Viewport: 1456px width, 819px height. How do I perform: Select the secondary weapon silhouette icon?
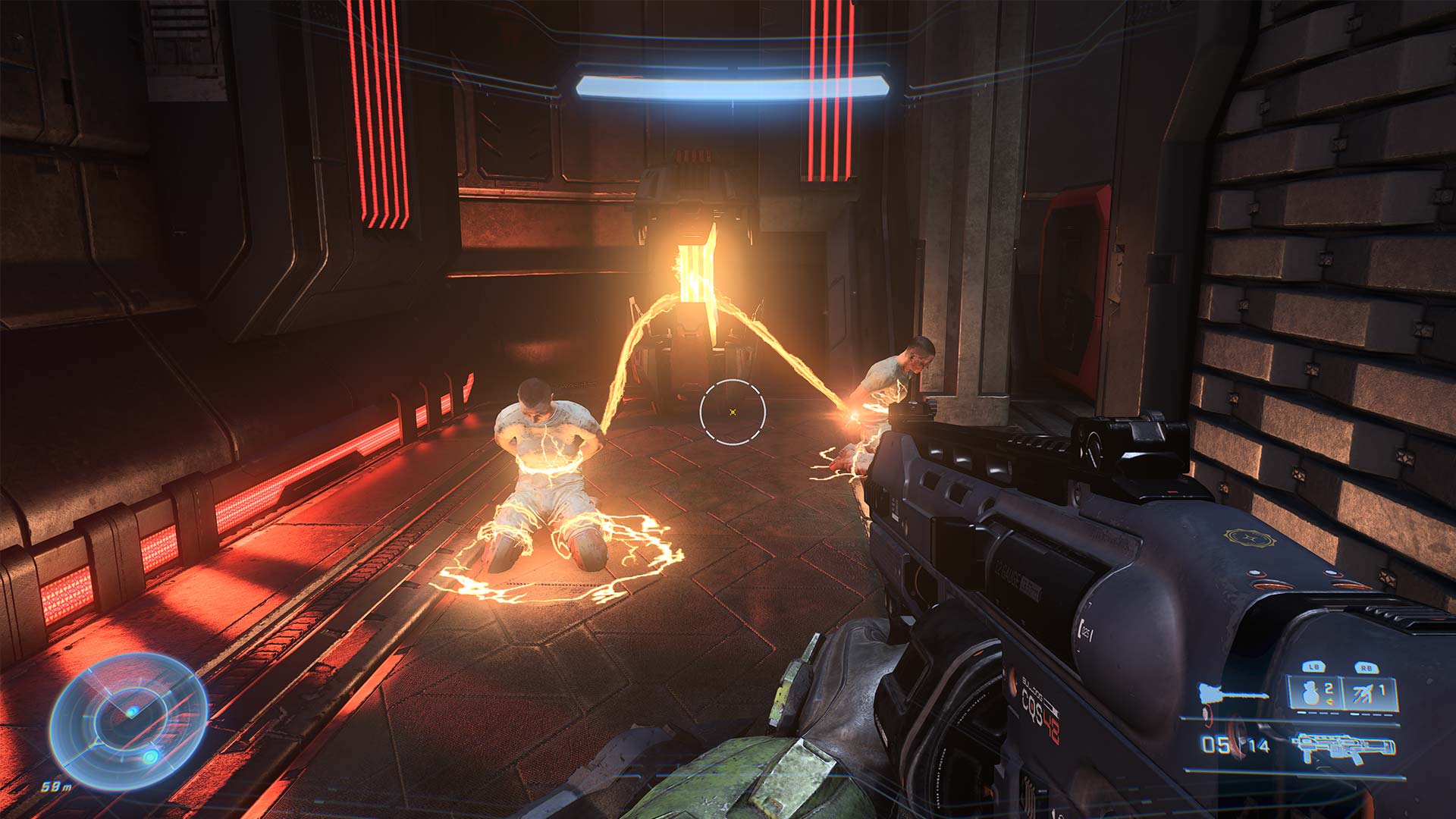tap(1233, 693)
